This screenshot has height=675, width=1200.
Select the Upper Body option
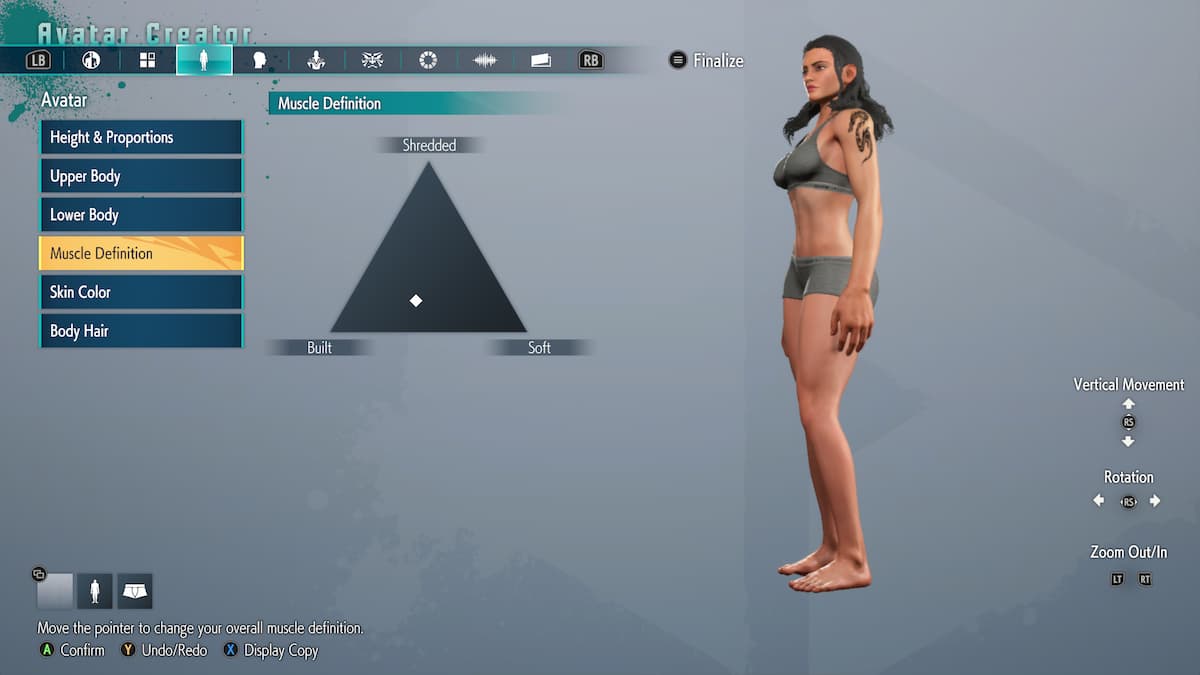[x=141, y=176]
